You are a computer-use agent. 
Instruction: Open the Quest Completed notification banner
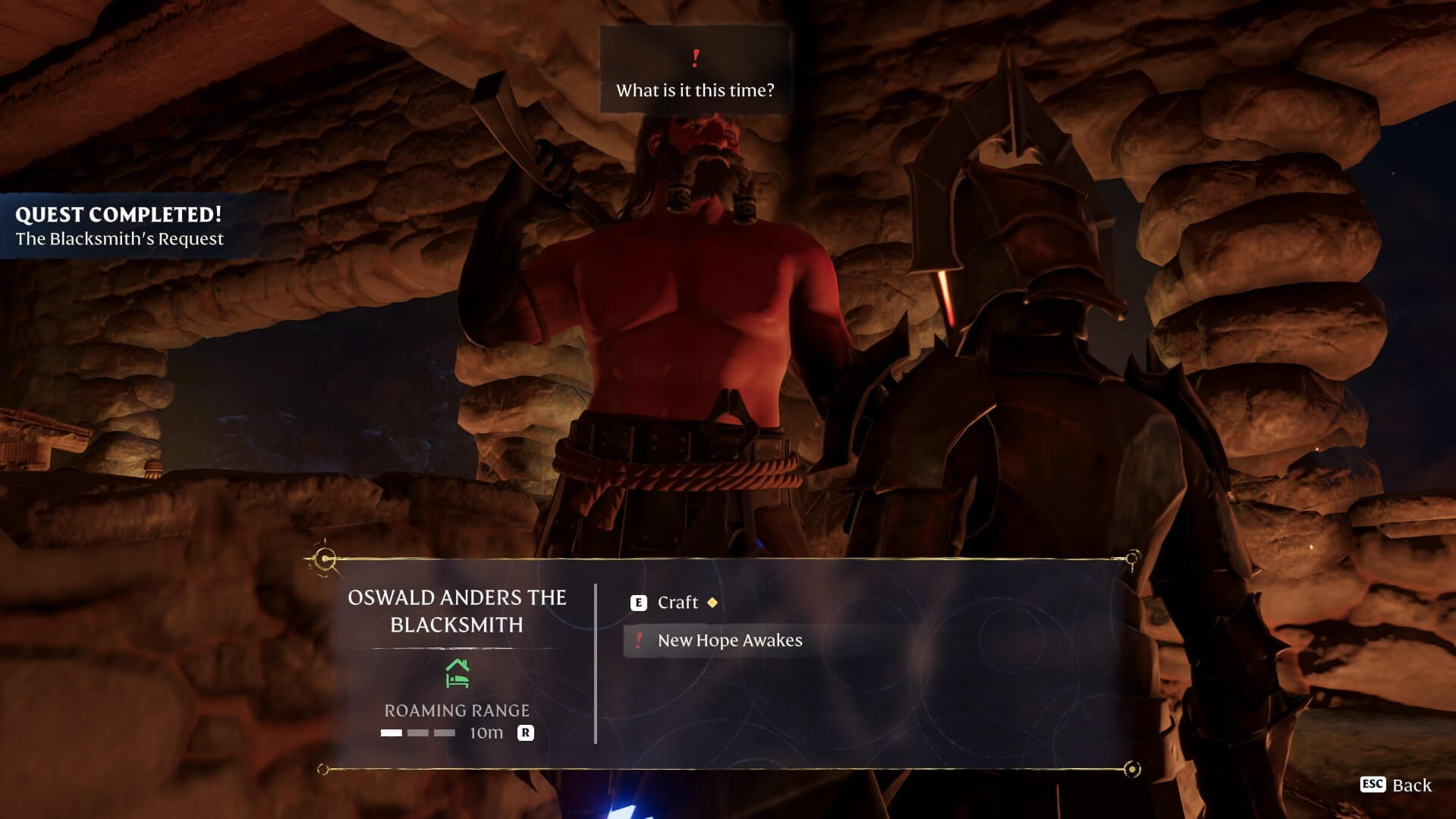120,226
